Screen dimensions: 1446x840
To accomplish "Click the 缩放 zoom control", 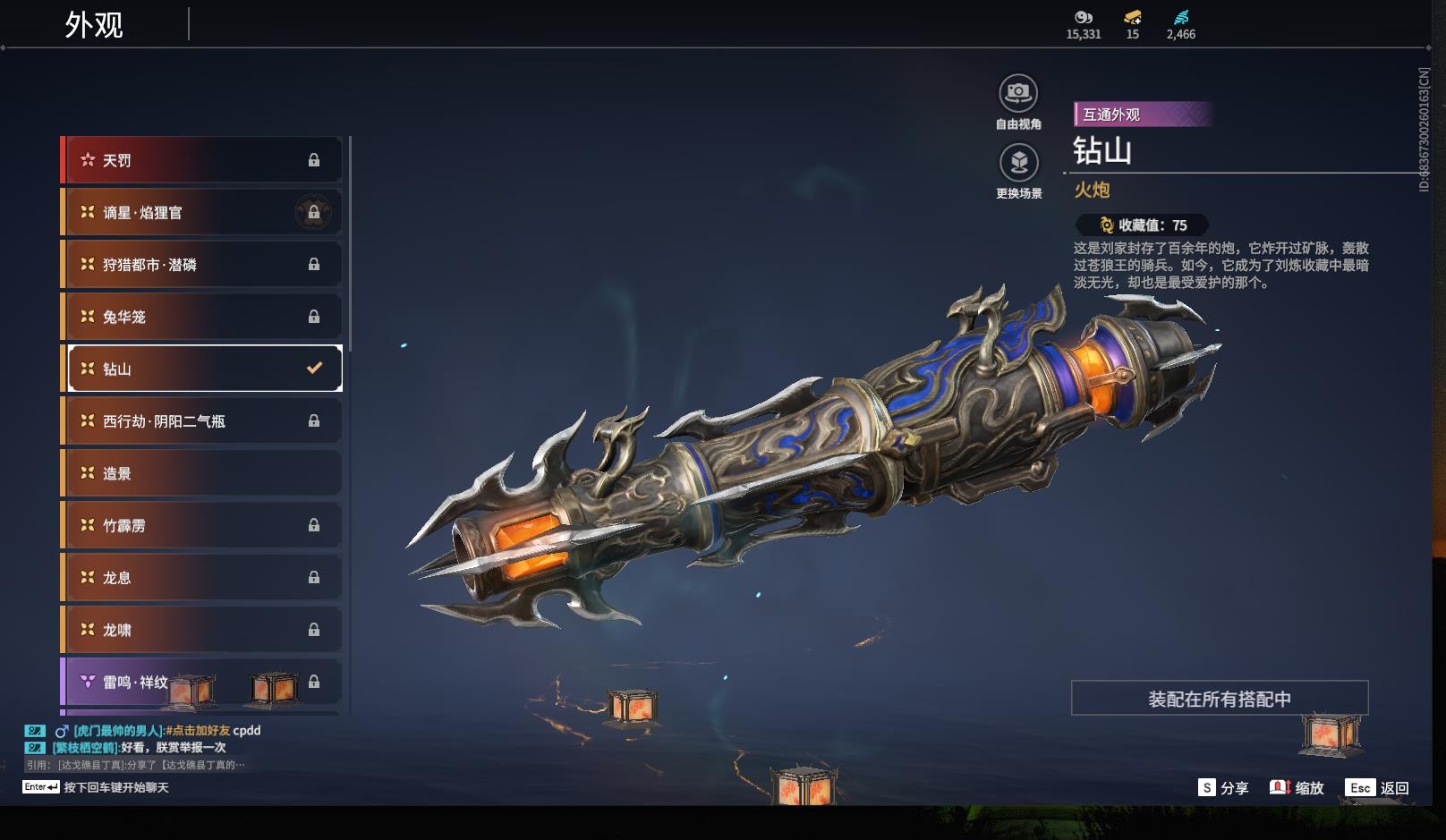I will (x=1297, y=787).
